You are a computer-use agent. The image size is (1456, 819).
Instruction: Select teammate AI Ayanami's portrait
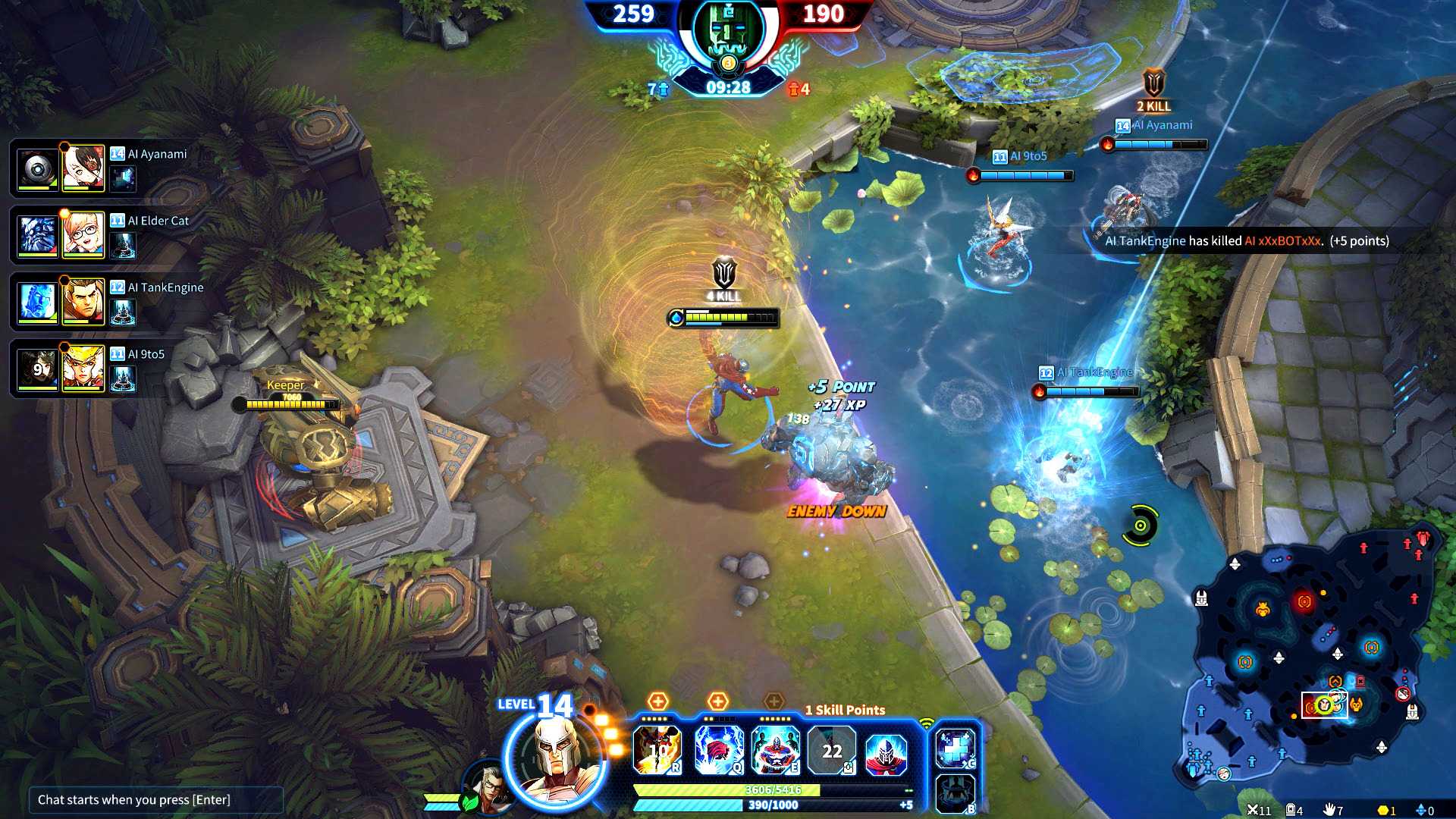(83, 168)
